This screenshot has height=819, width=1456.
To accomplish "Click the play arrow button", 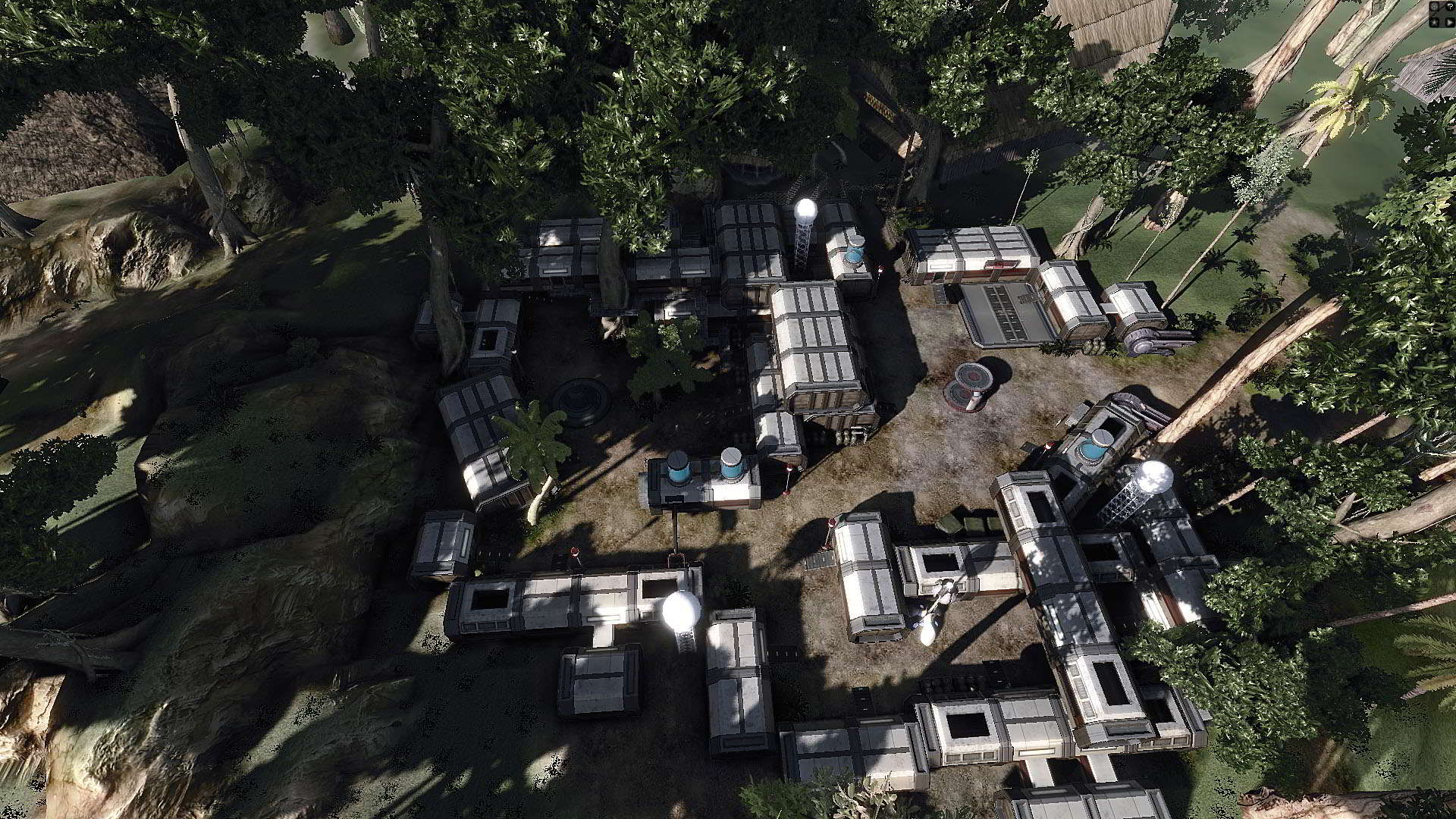I will tap(1450, 22).
